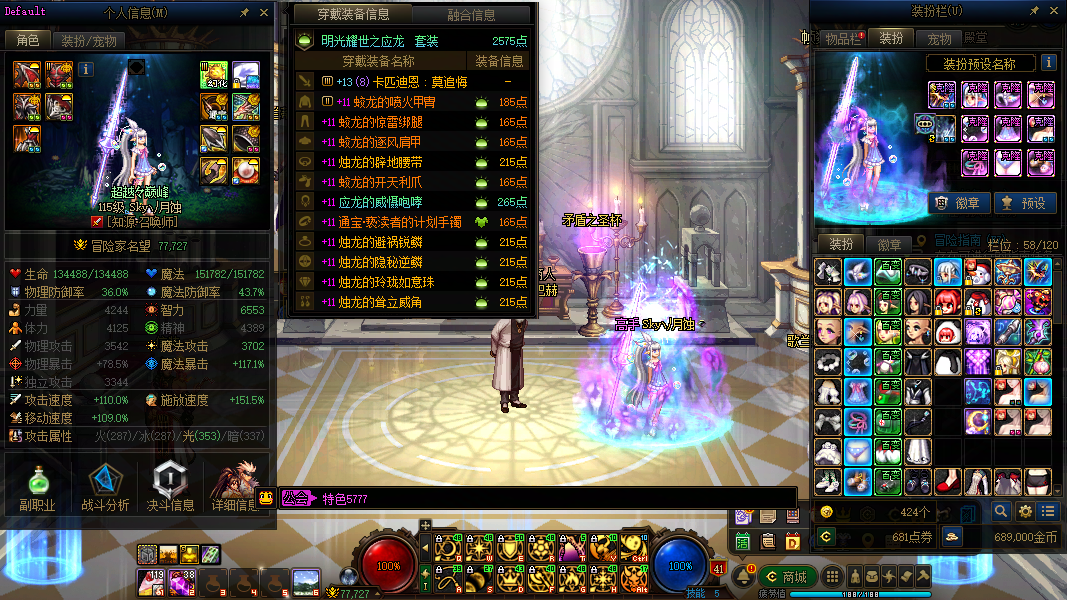The width and height of the screenshot is (1067, 600).
Task: Open the 商城 cash shop
Action: pyautogui.click(x=785, y=577)
